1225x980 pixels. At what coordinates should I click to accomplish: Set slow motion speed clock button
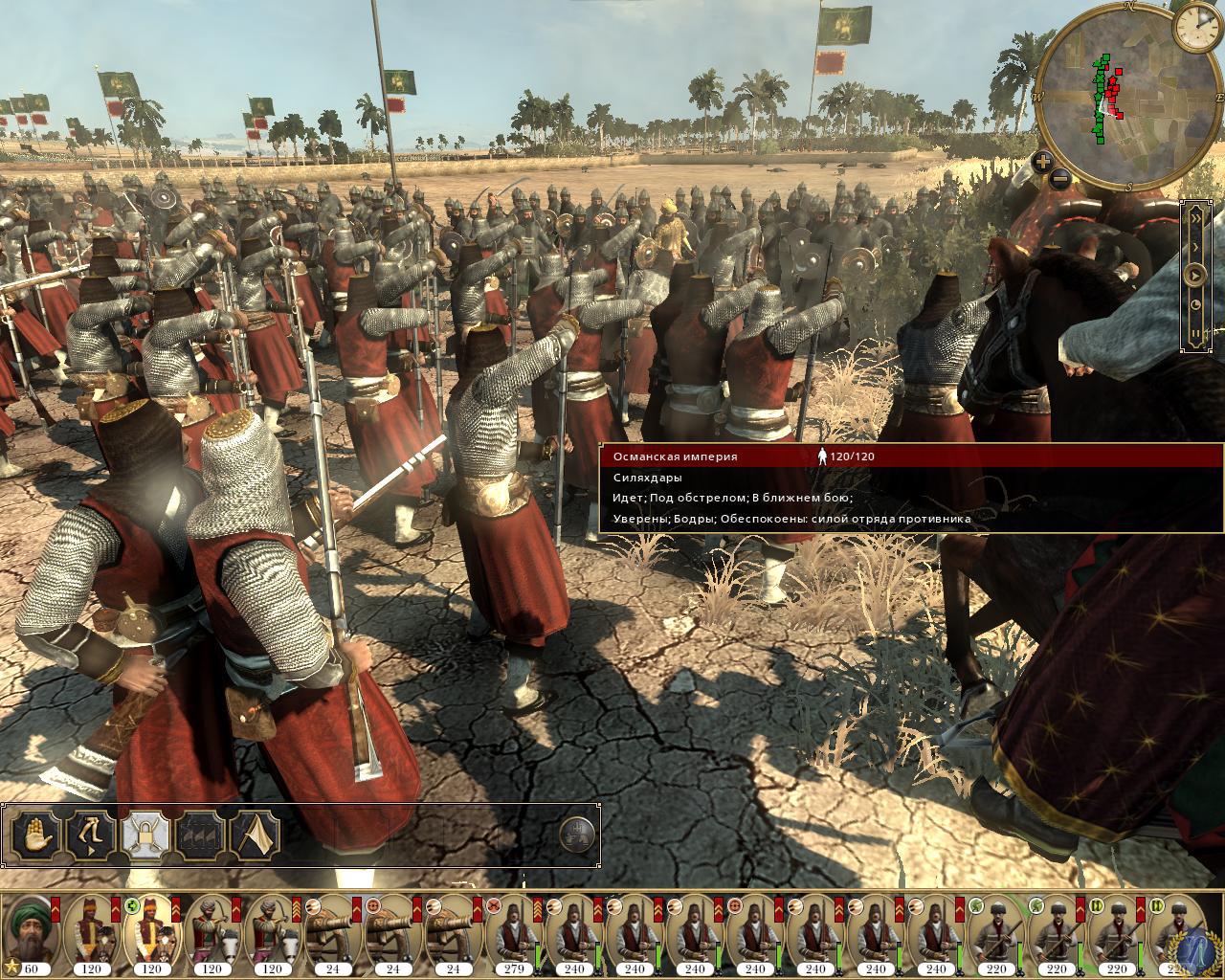1195,305
